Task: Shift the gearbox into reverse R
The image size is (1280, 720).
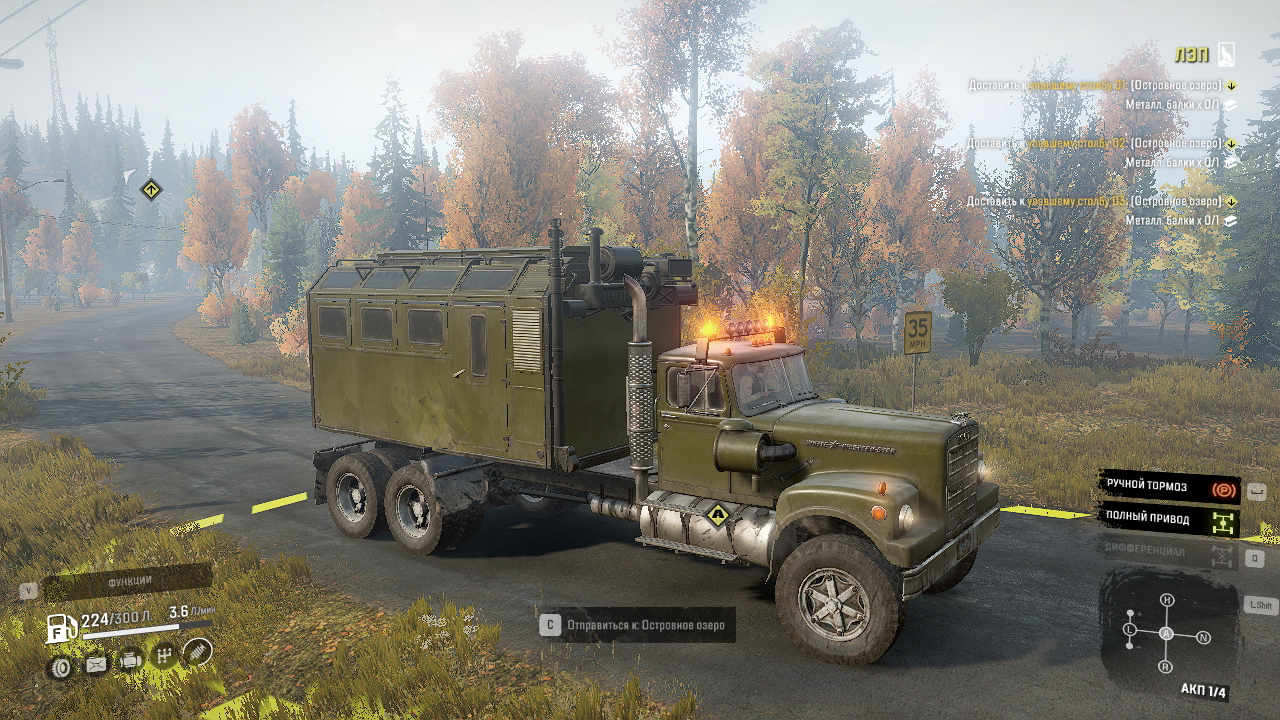Action: click(1166, 666)
